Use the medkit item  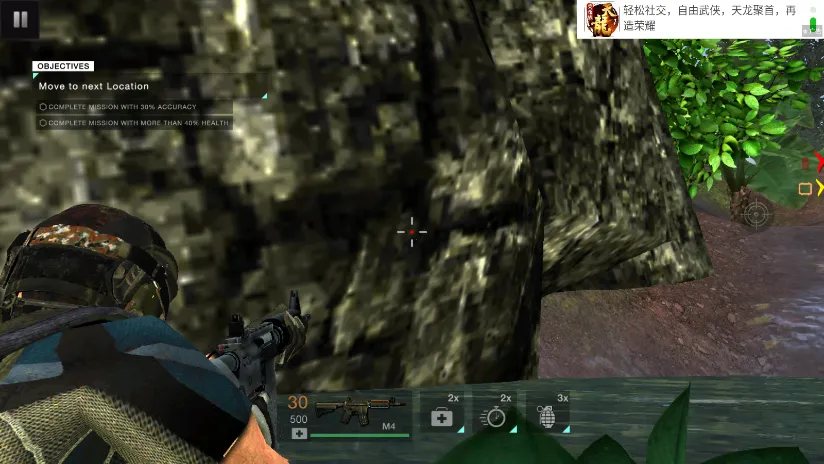442,416
